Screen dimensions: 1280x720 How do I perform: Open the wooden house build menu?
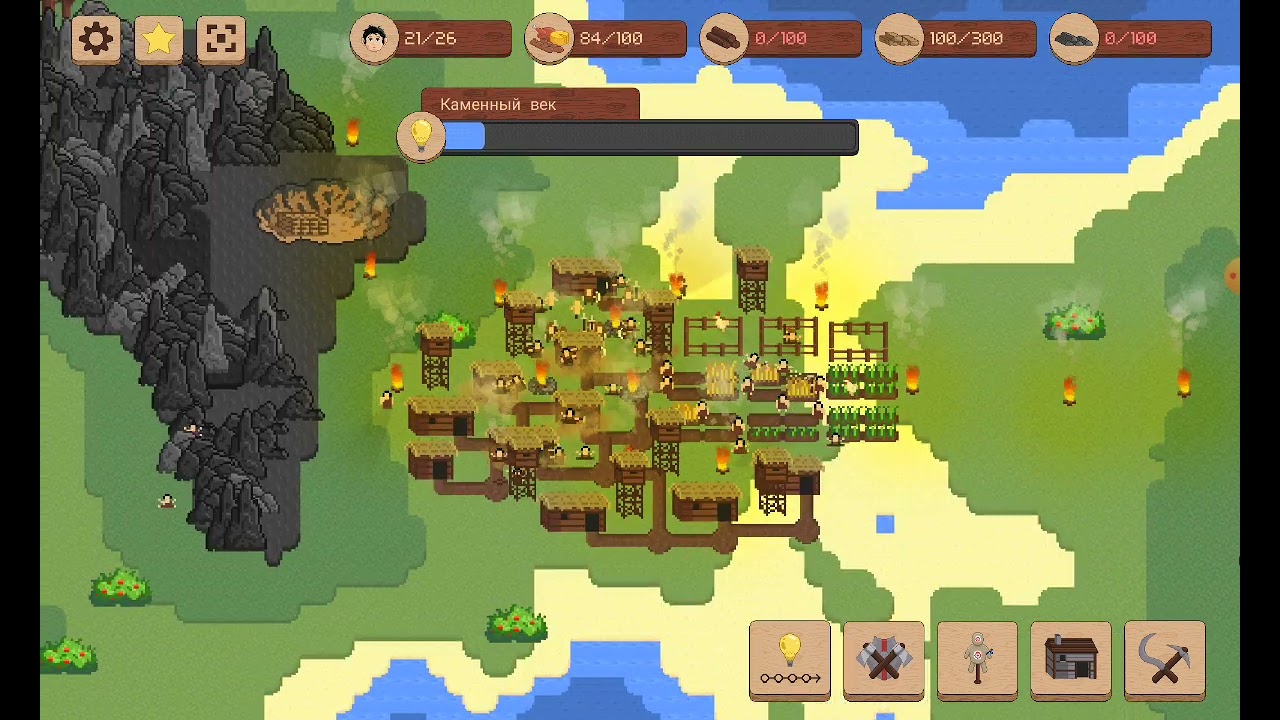point(1071,659)
